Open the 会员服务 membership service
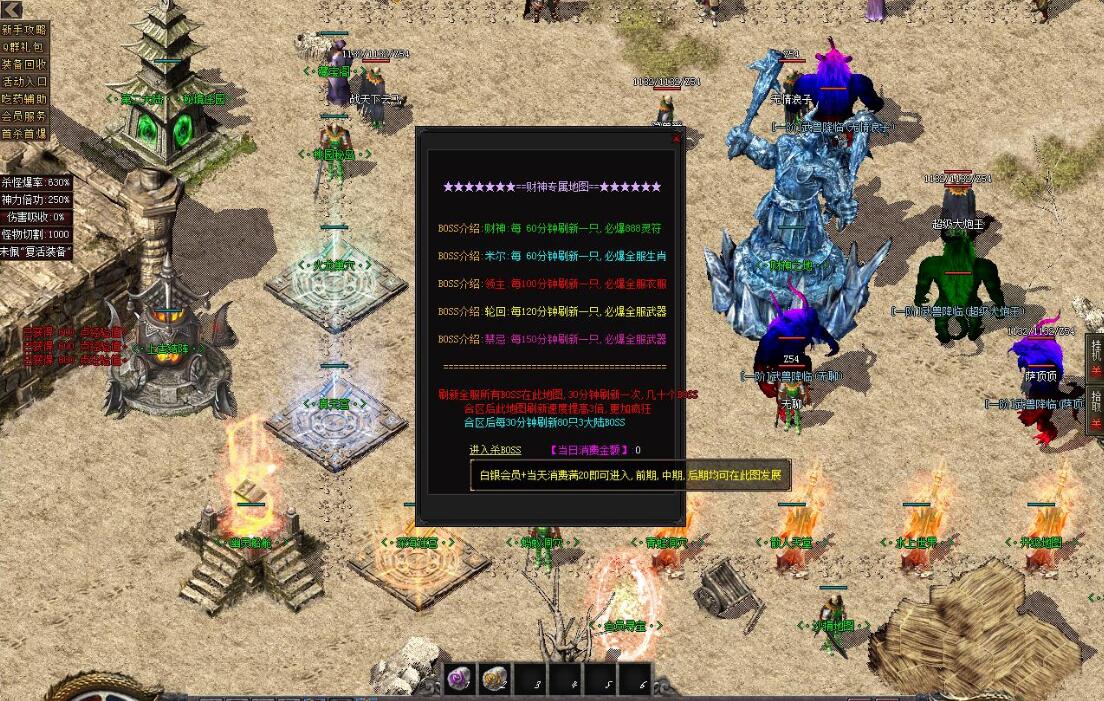 [24, 116]
